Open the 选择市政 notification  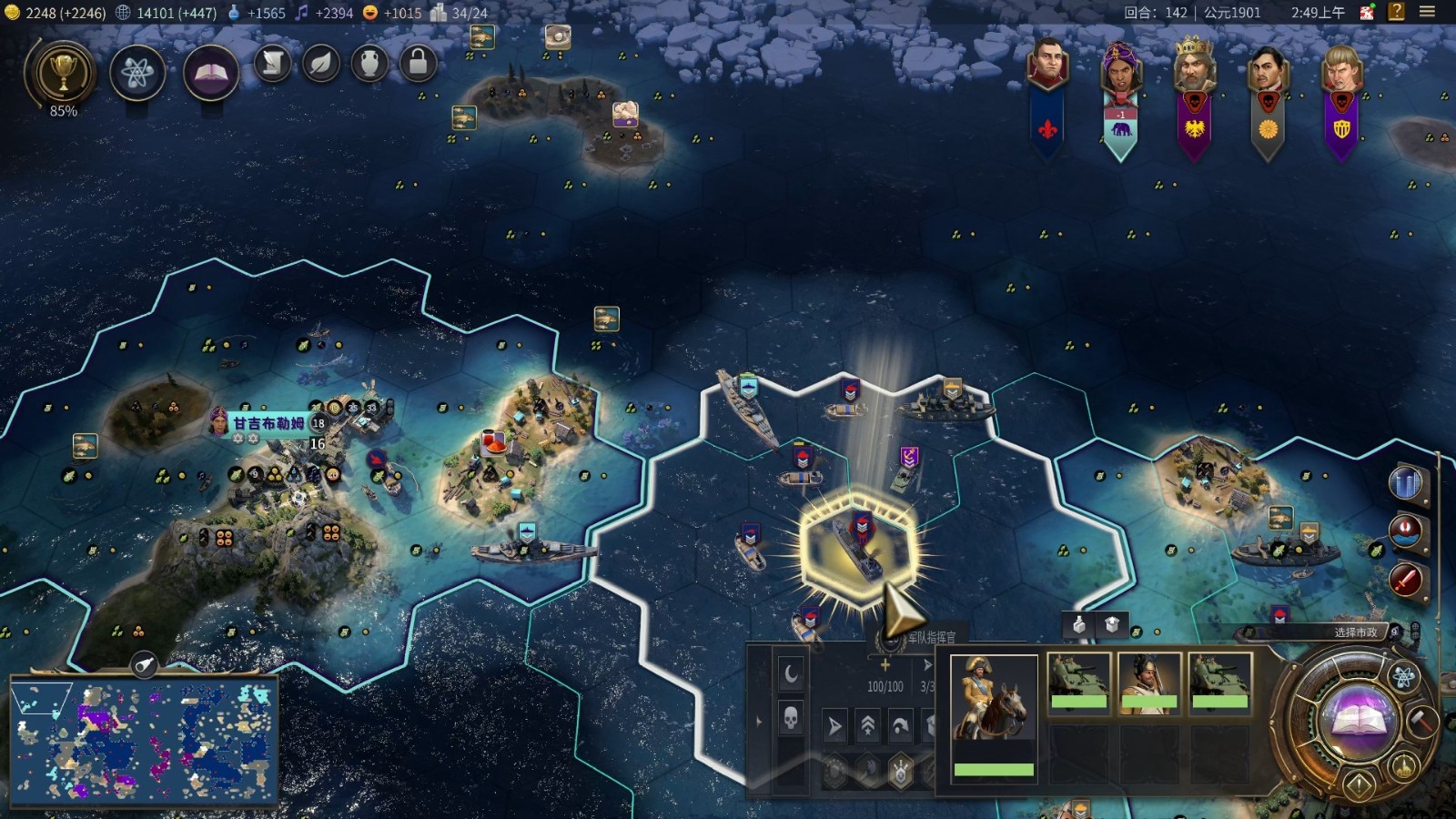pos(1355,632)
